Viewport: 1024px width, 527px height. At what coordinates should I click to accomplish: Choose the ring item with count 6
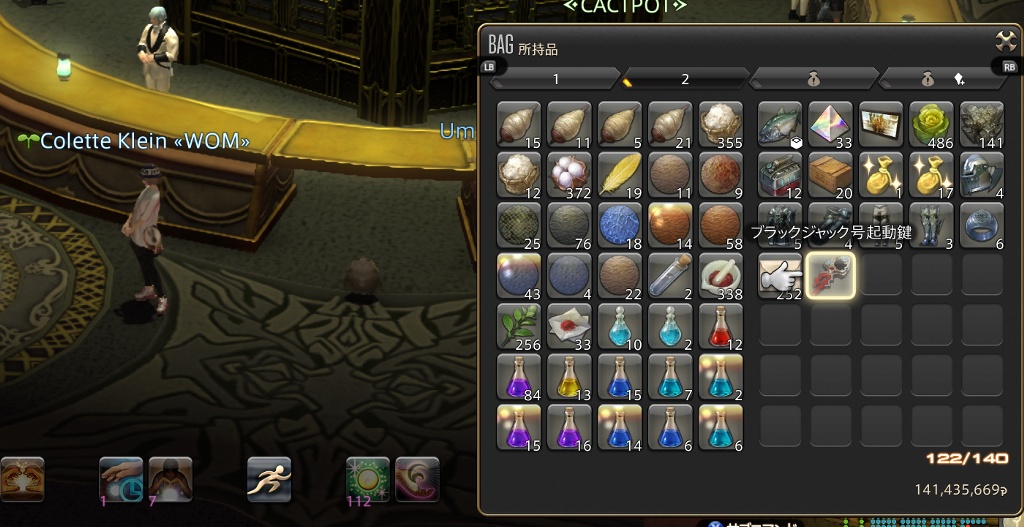(x=981, y=224)
